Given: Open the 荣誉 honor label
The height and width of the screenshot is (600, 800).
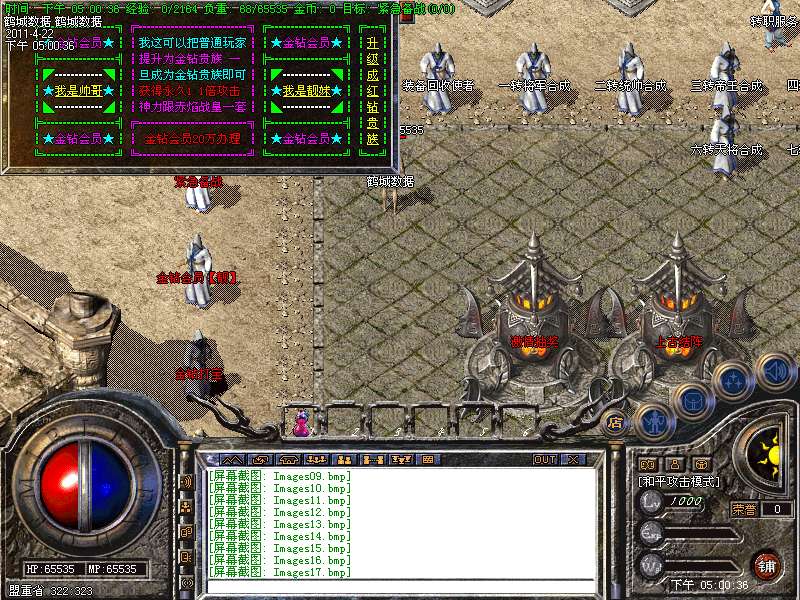Looking at the screenshot, I should (x=743, y=508).
